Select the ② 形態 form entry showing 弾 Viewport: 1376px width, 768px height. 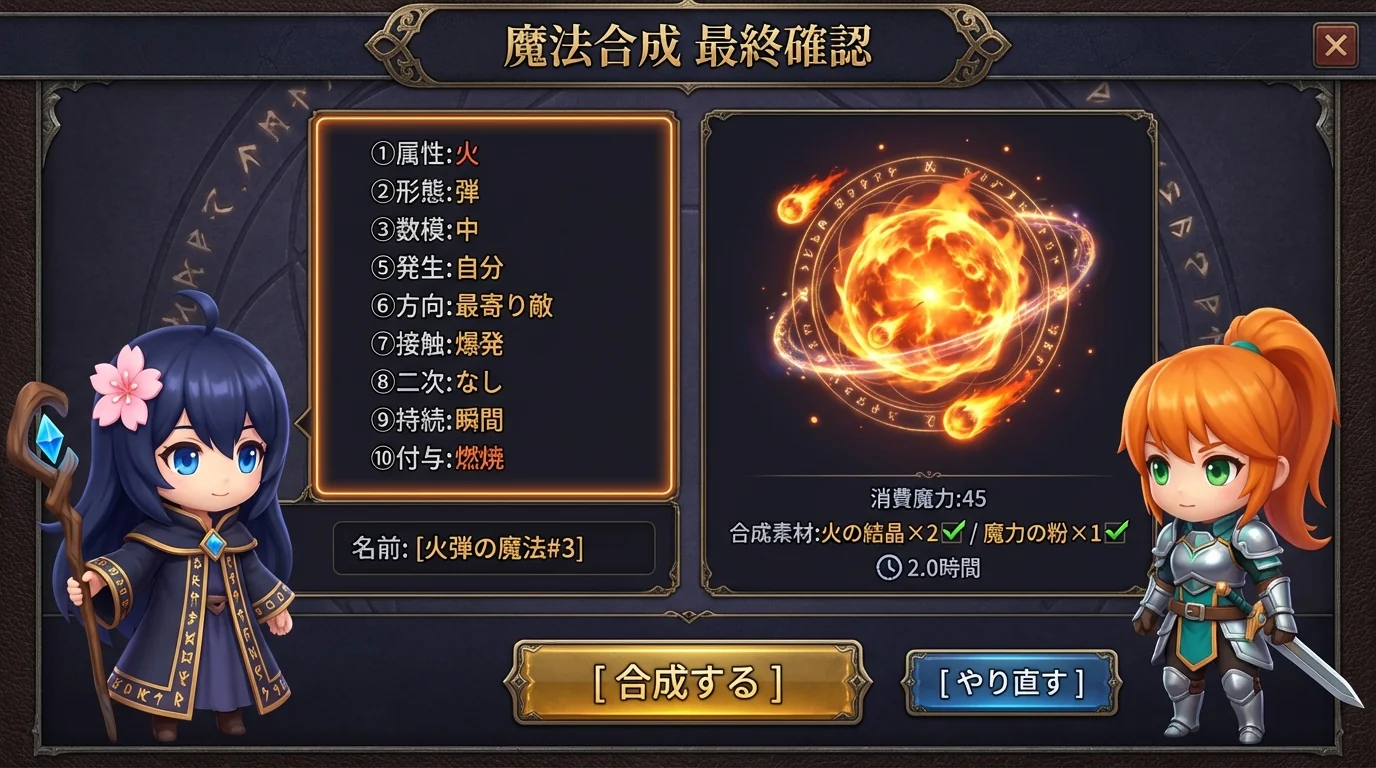425,193
